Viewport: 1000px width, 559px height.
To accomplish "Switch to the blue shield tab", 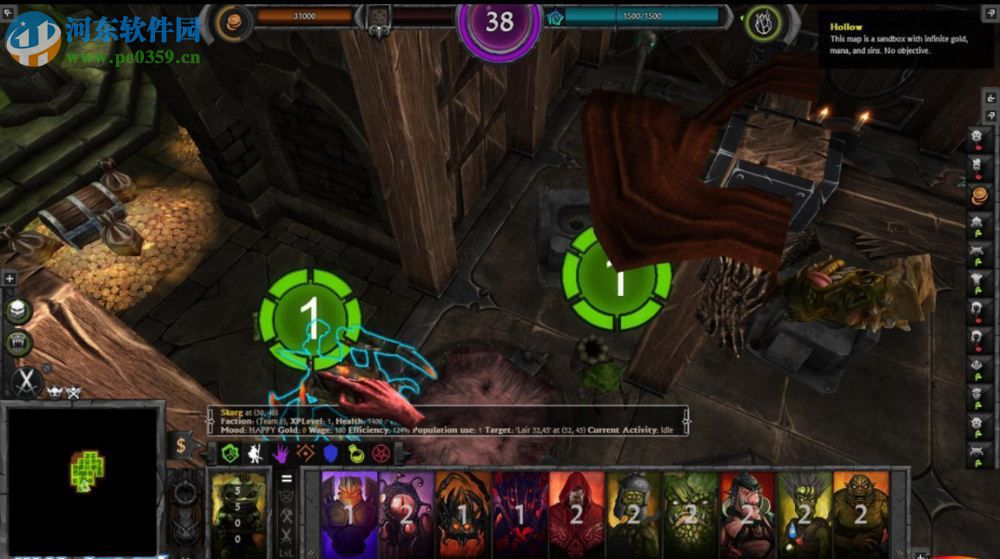I will [x=329, y=453].
